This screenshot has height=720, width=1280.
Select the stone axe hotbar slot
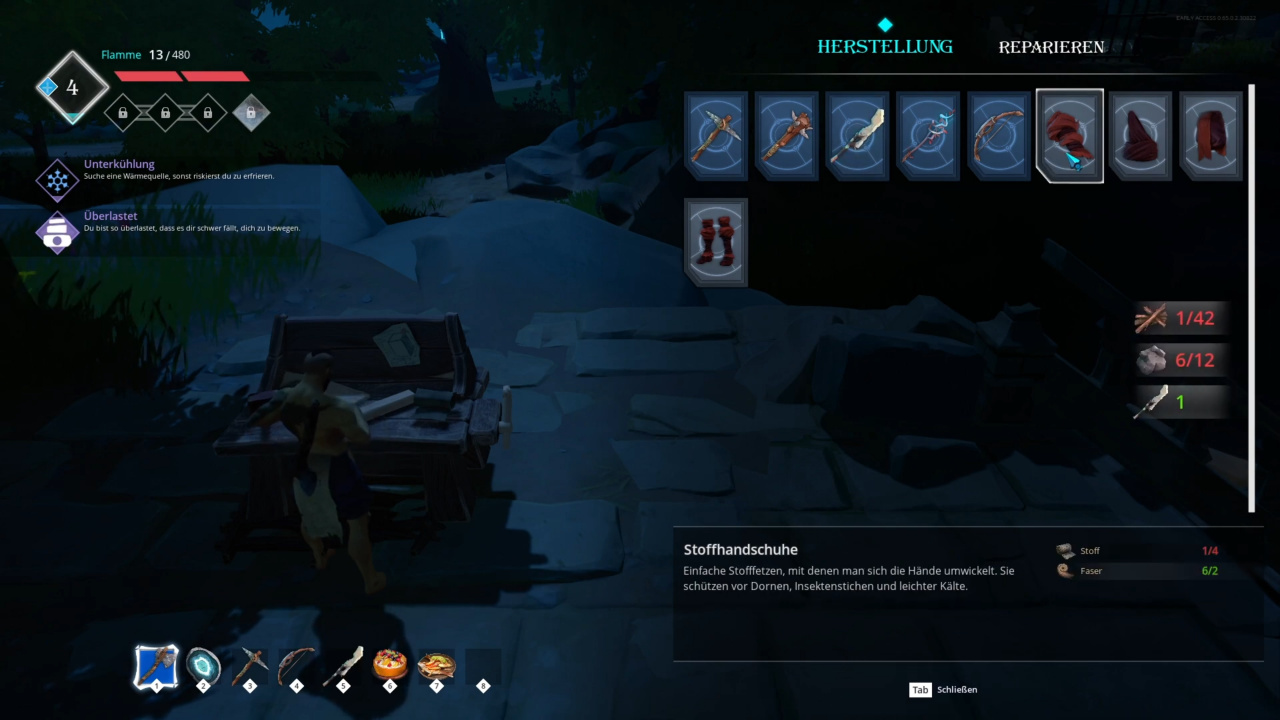(x=157, y=666)
